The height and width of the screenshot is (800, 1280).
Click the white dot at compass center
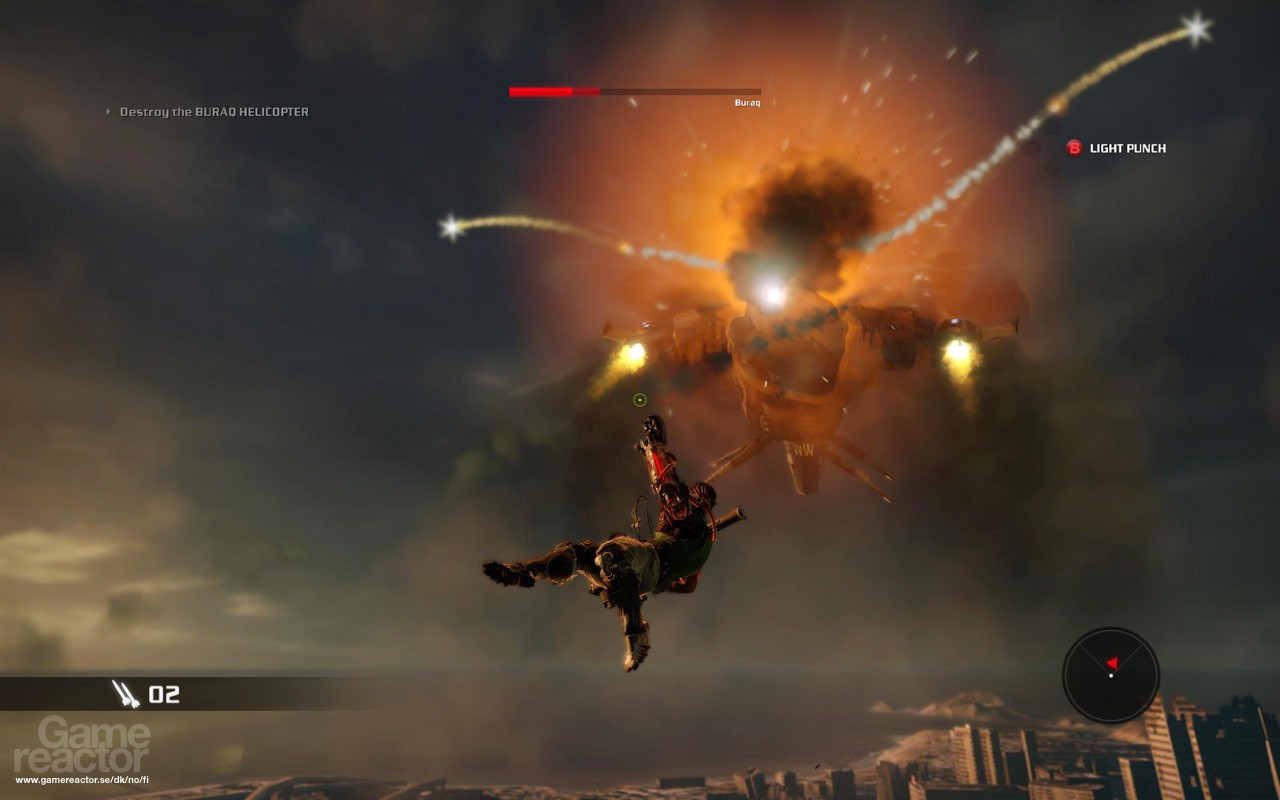click(1112, 675)
